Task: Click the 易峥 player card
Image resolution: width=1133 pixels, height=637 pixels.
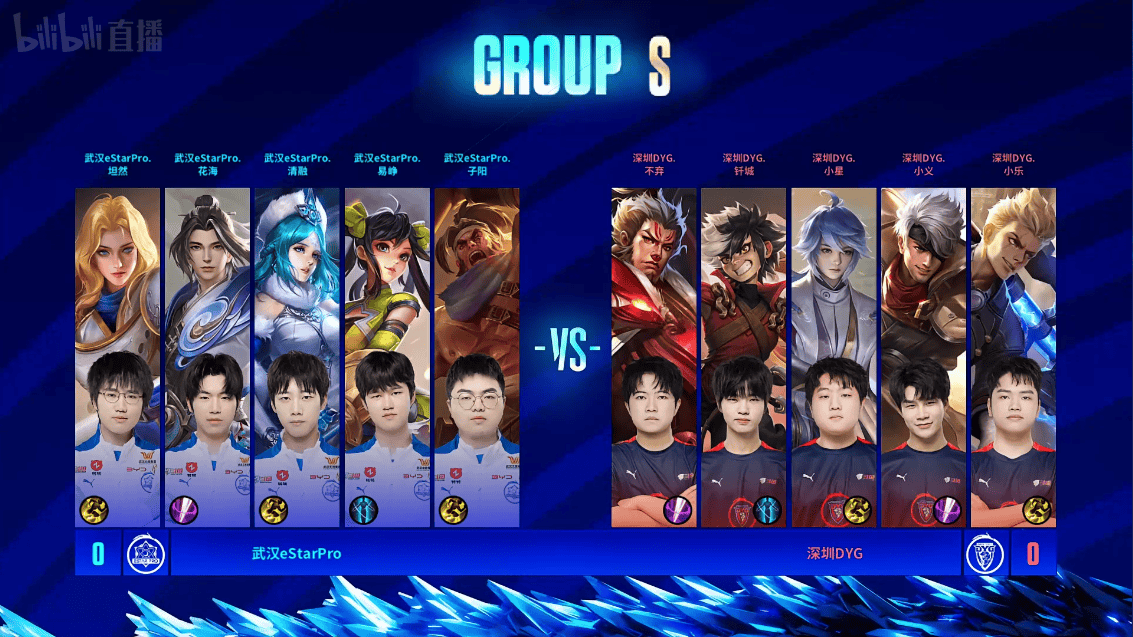Action: 387,357
